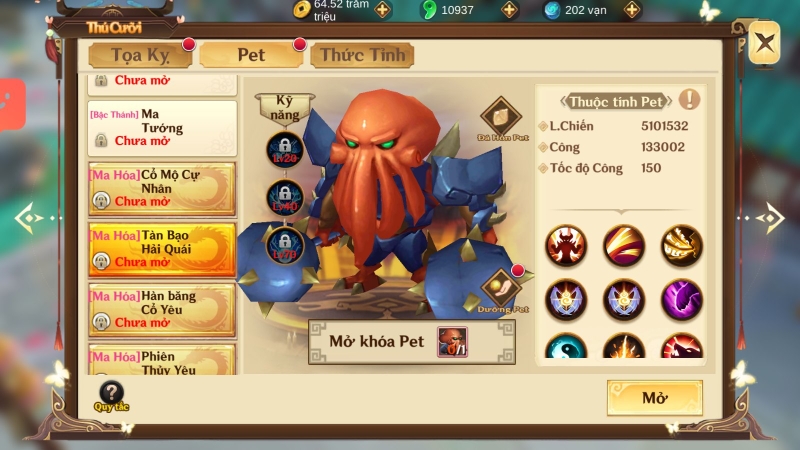The height and width of the screenshot is (450, 800).
Task: Open the Đá Hồn Pet icon
Action: pos(500,117)
